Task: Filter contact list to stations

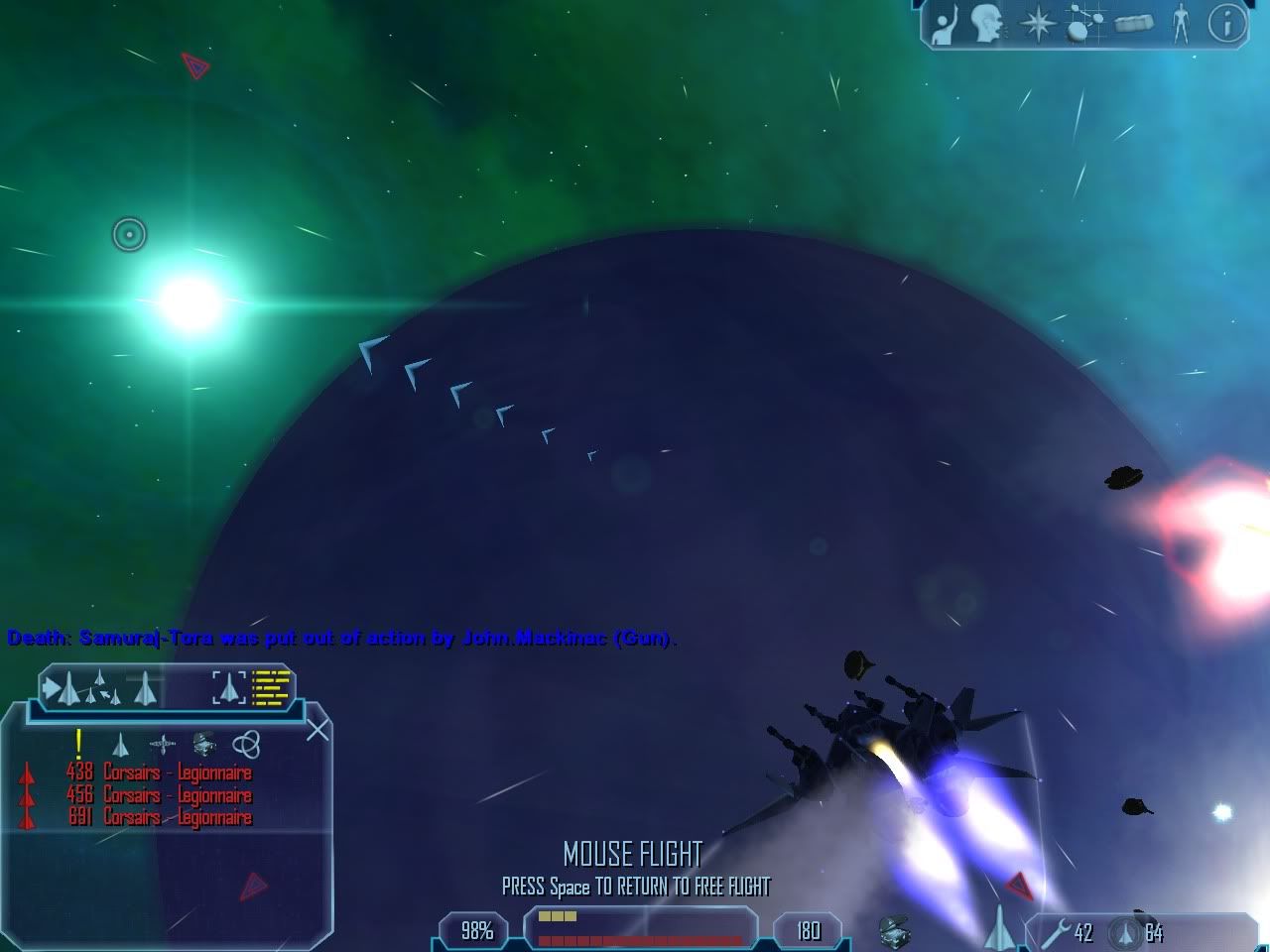Action: (162, 744)
